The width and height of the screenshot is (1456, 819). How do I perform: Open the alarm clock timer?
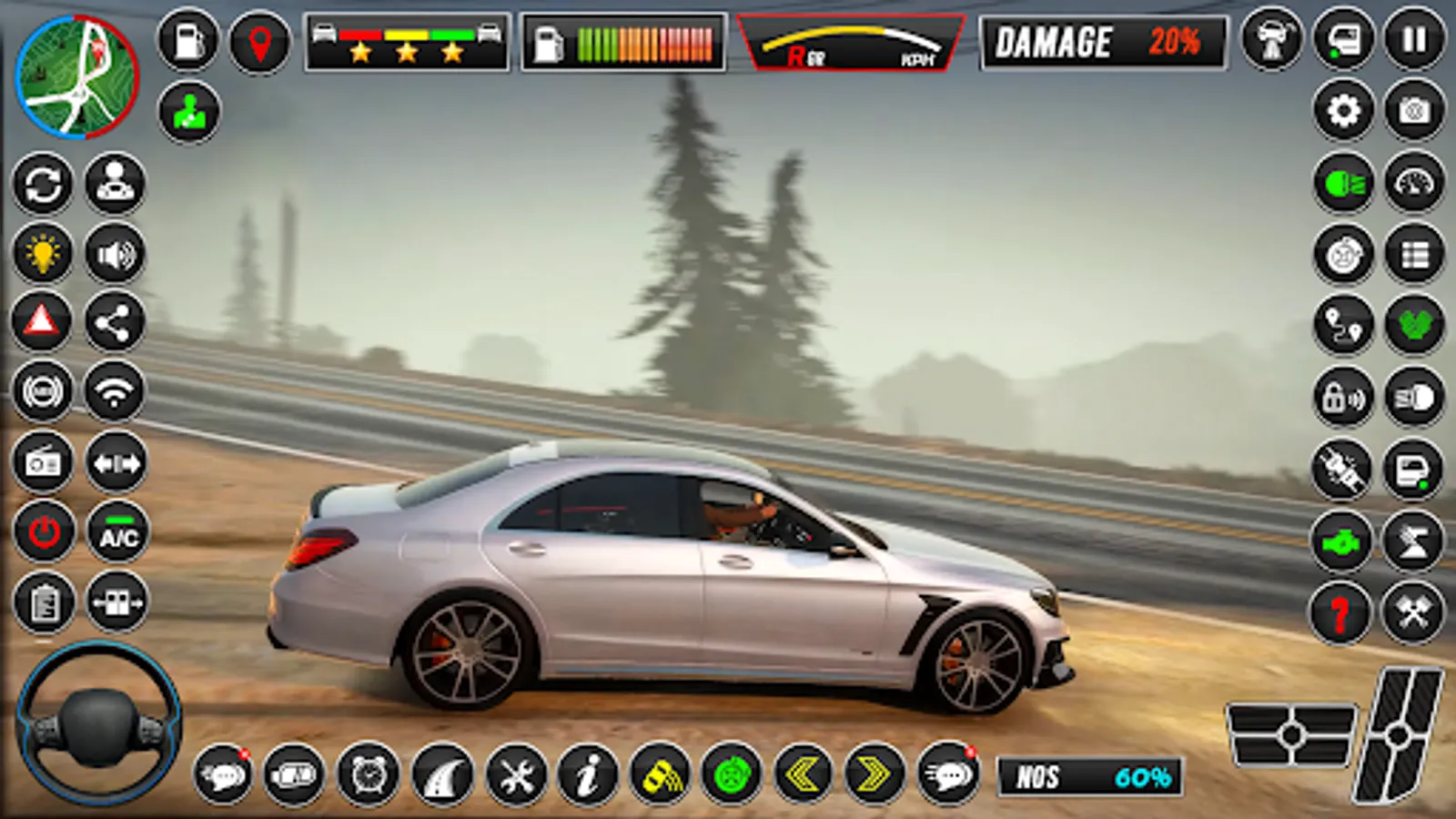pos(369,778)
